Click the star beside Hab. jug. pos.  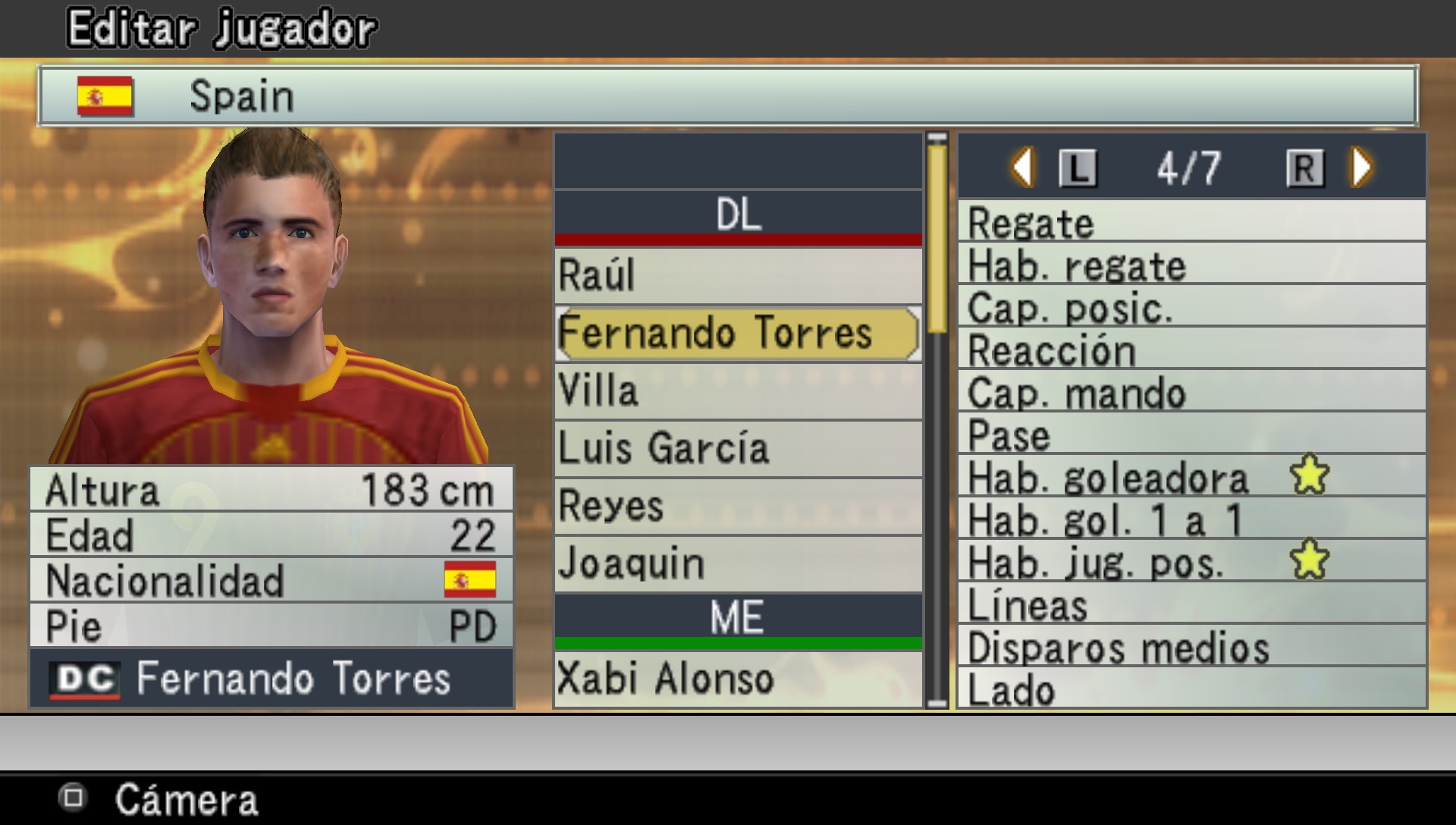pos(1310,559)
